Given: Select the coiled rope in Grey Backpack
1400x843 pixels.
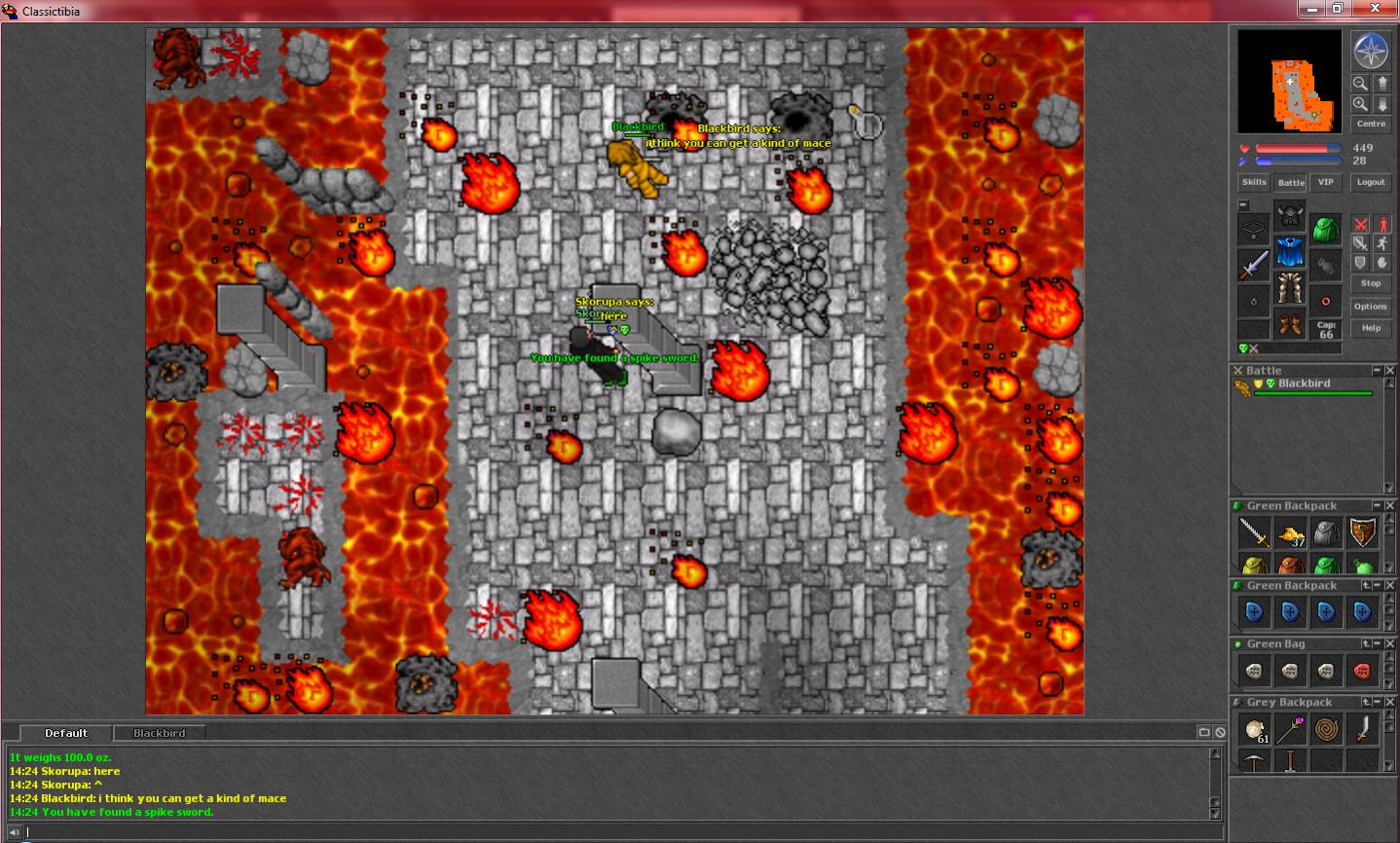Looking at the screenshot, I should (x=1326, y=728).
